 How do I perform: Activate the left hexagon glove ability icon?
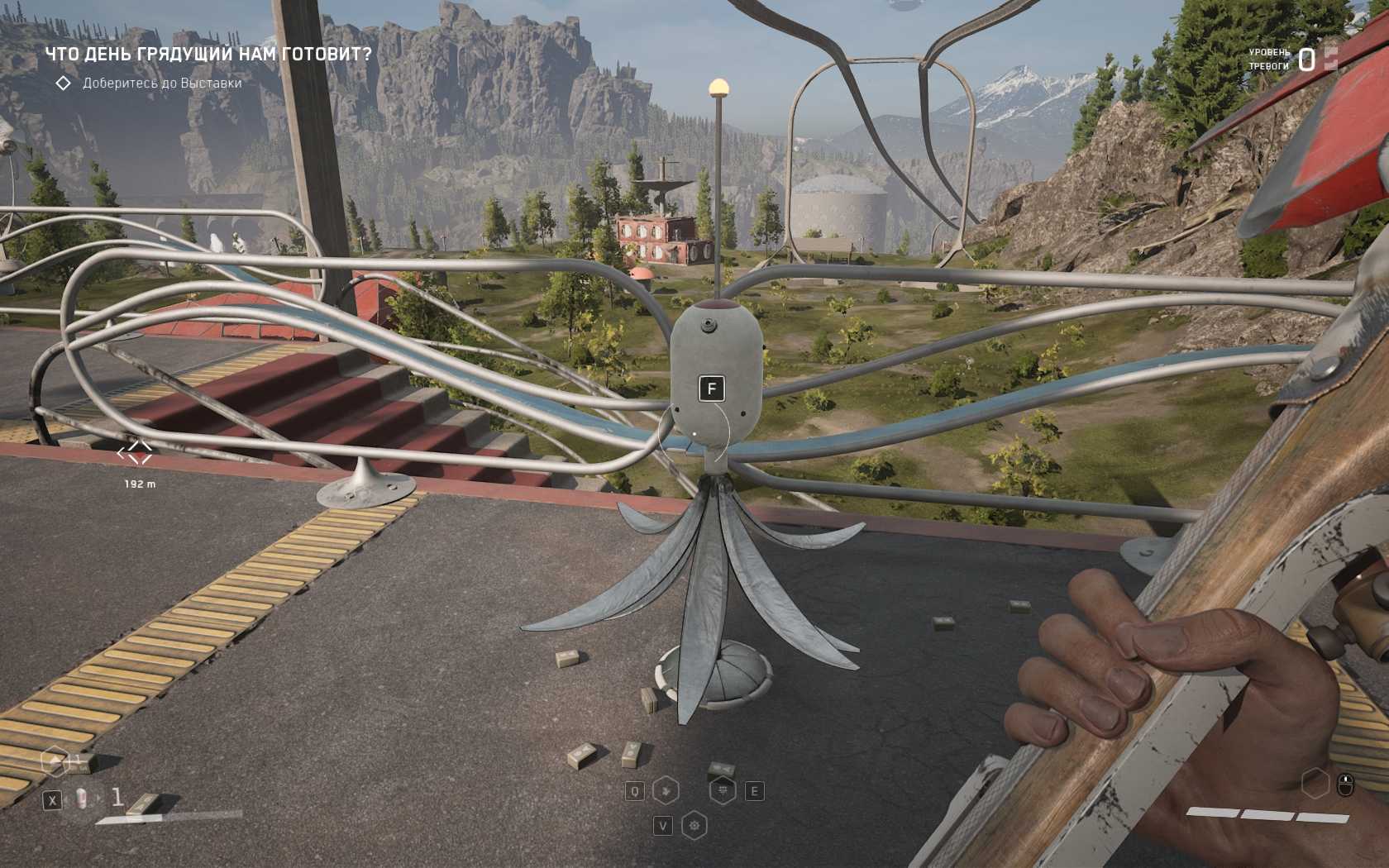click(666, 791)
